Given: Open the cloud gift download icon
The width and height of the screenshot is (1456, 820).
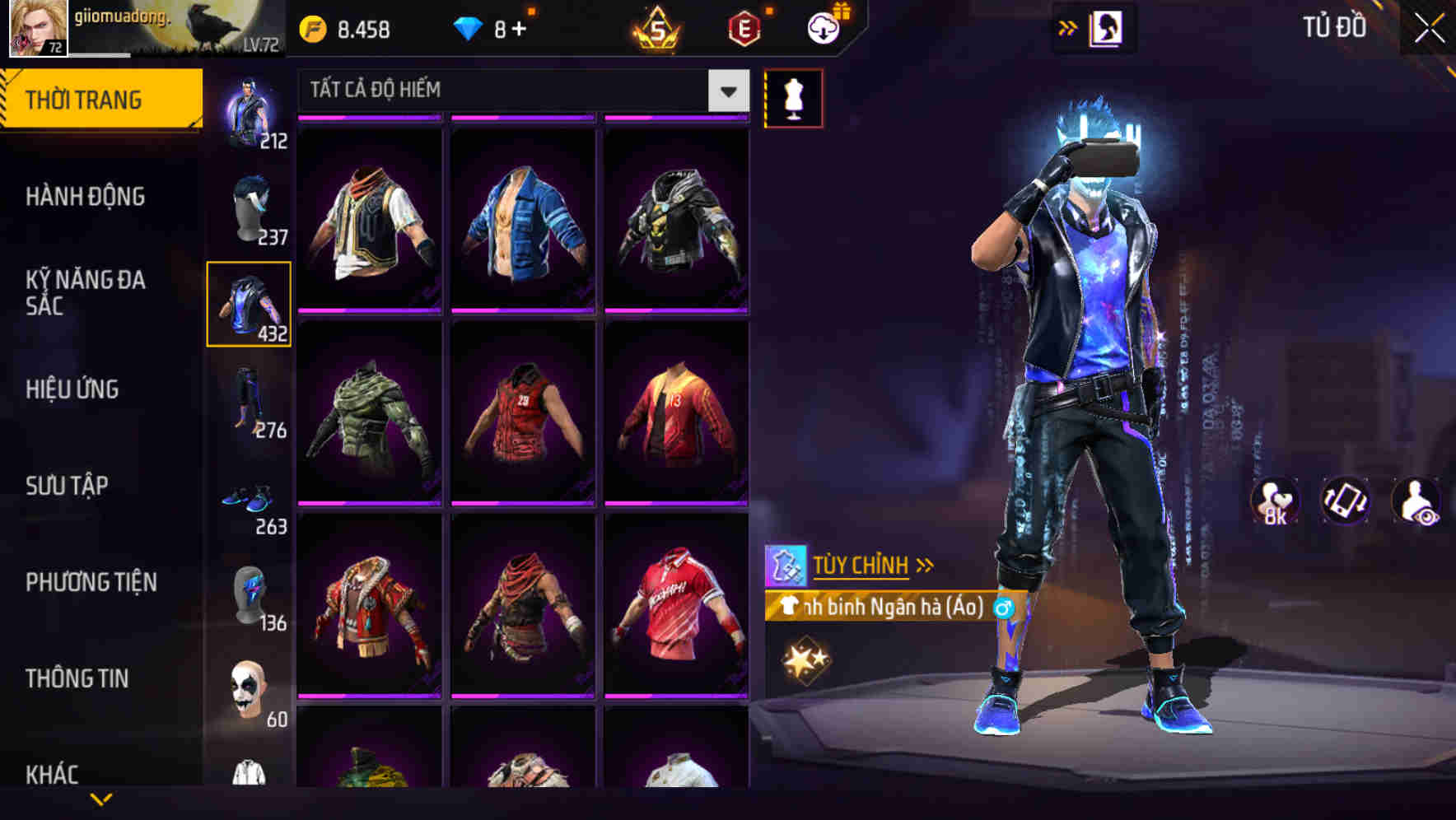Looking at the screenshot, I should point(823,26).
